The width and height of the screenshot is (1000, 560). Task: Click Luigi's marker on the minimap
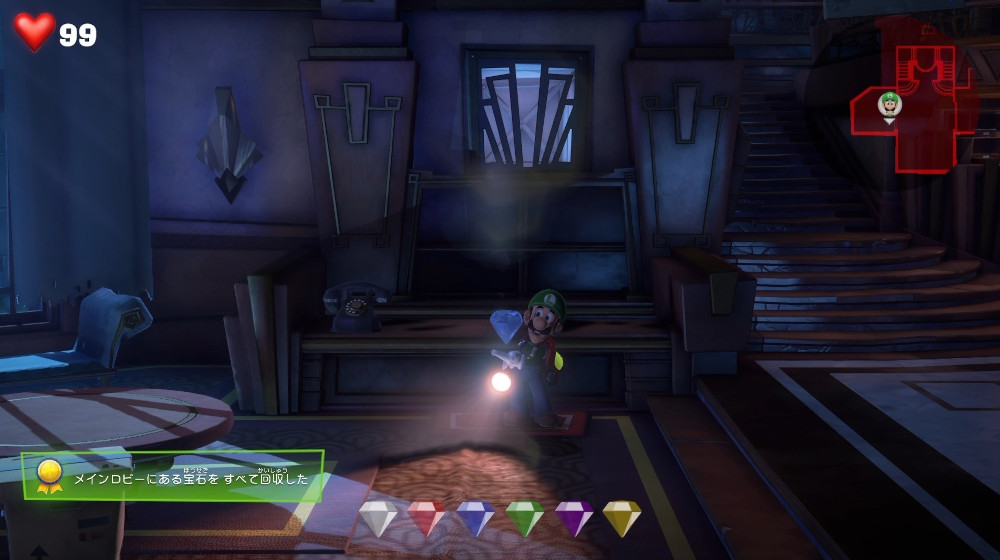(x=889, y=104)
